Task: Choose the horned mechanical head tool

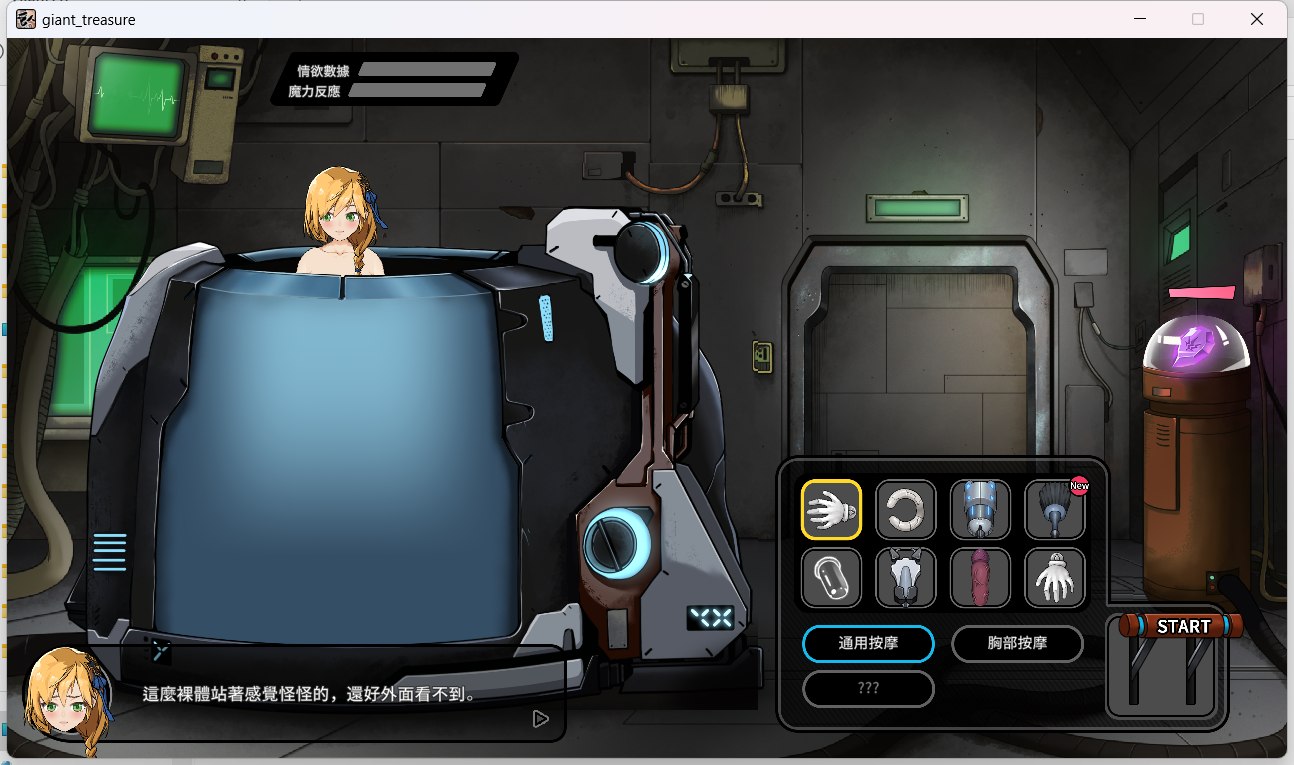Action: click(x=906, y=578)
